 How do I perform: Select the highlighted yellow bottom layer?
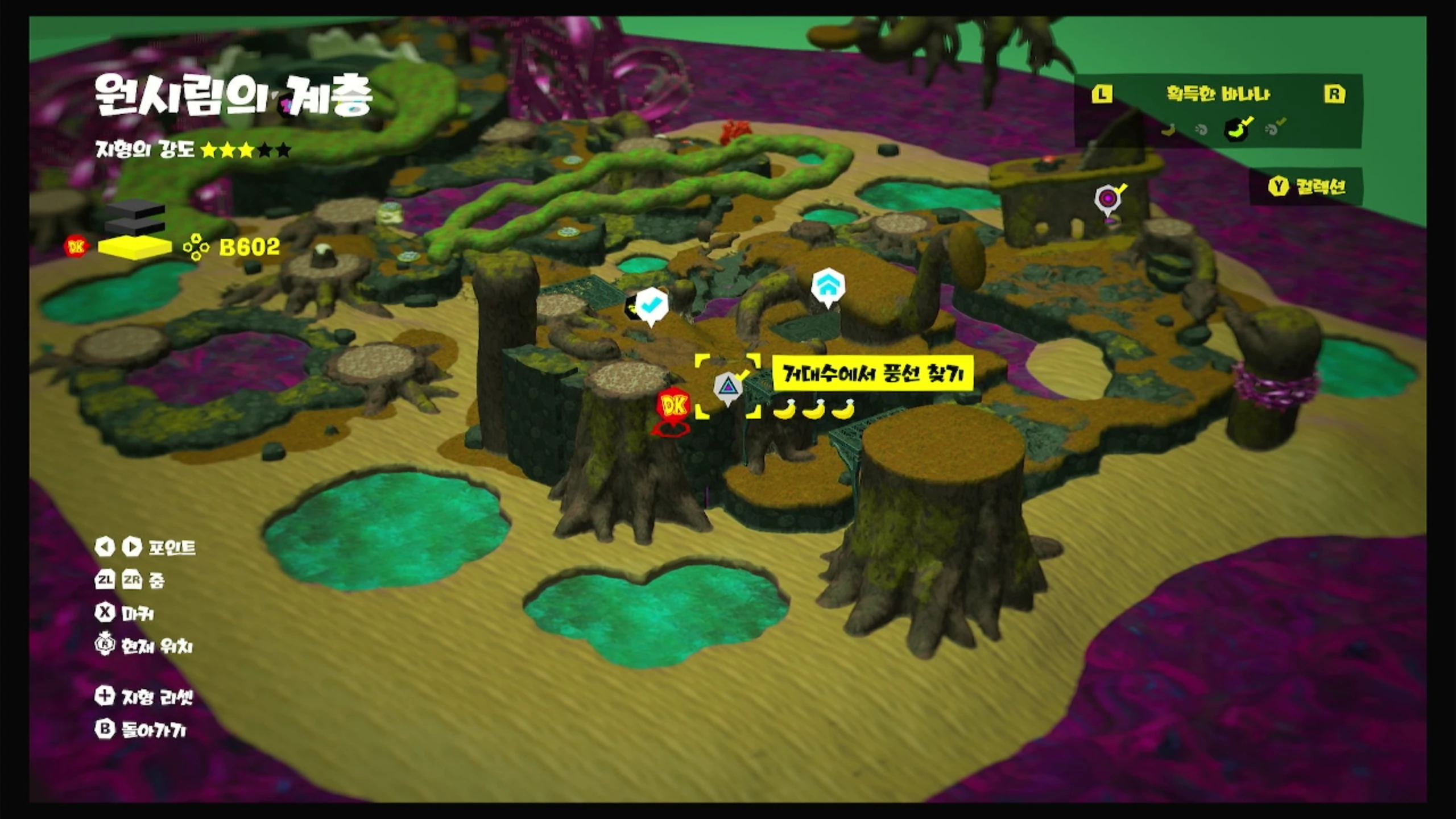pos(135,247)
